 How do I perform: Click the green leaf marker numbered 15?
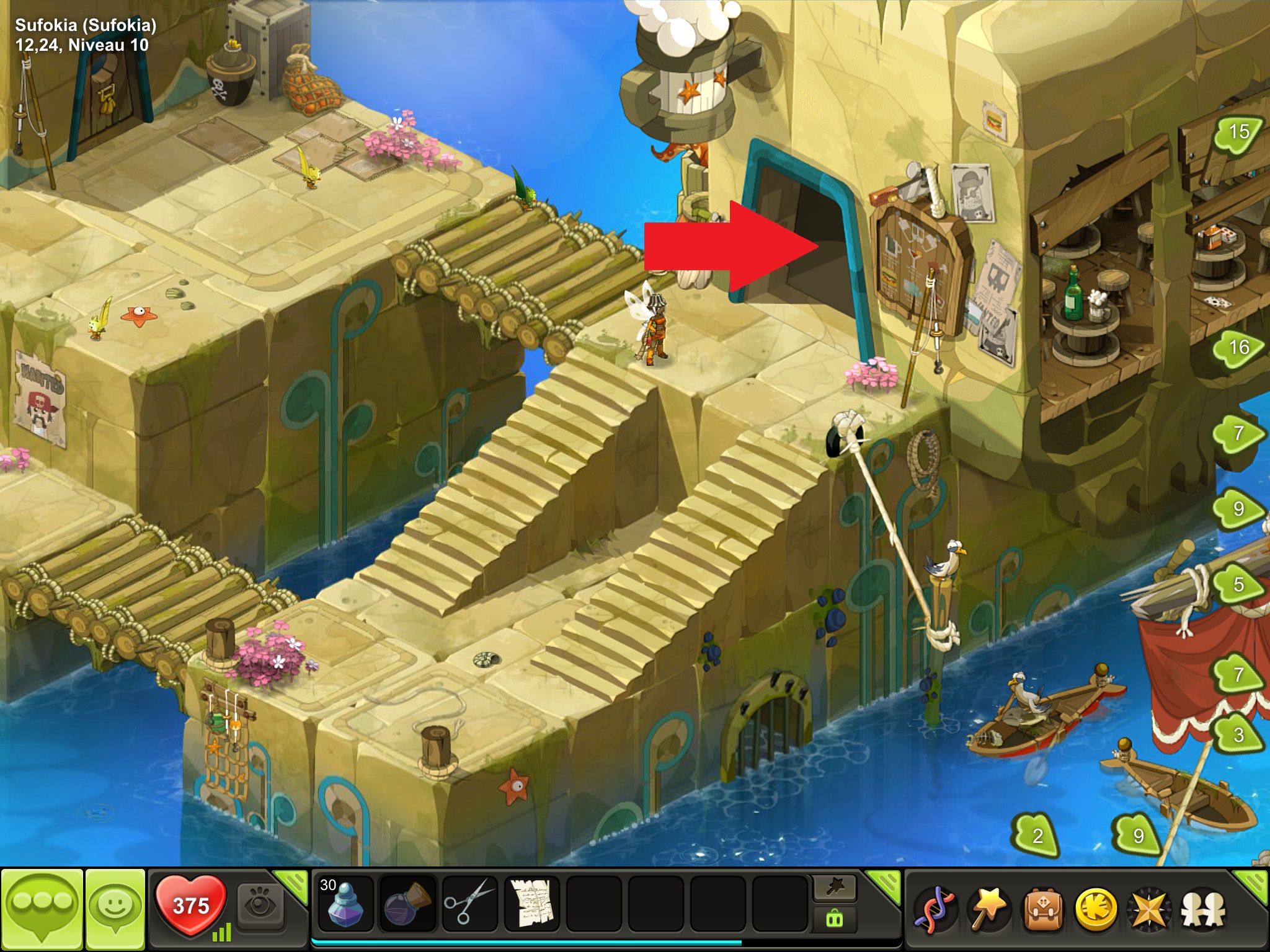[1238, 132]
